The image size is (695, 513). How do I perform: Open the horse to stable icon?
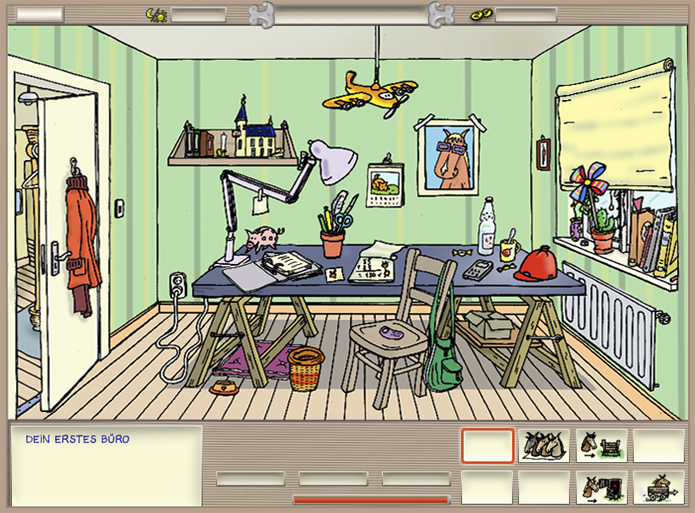coord(601,487)
